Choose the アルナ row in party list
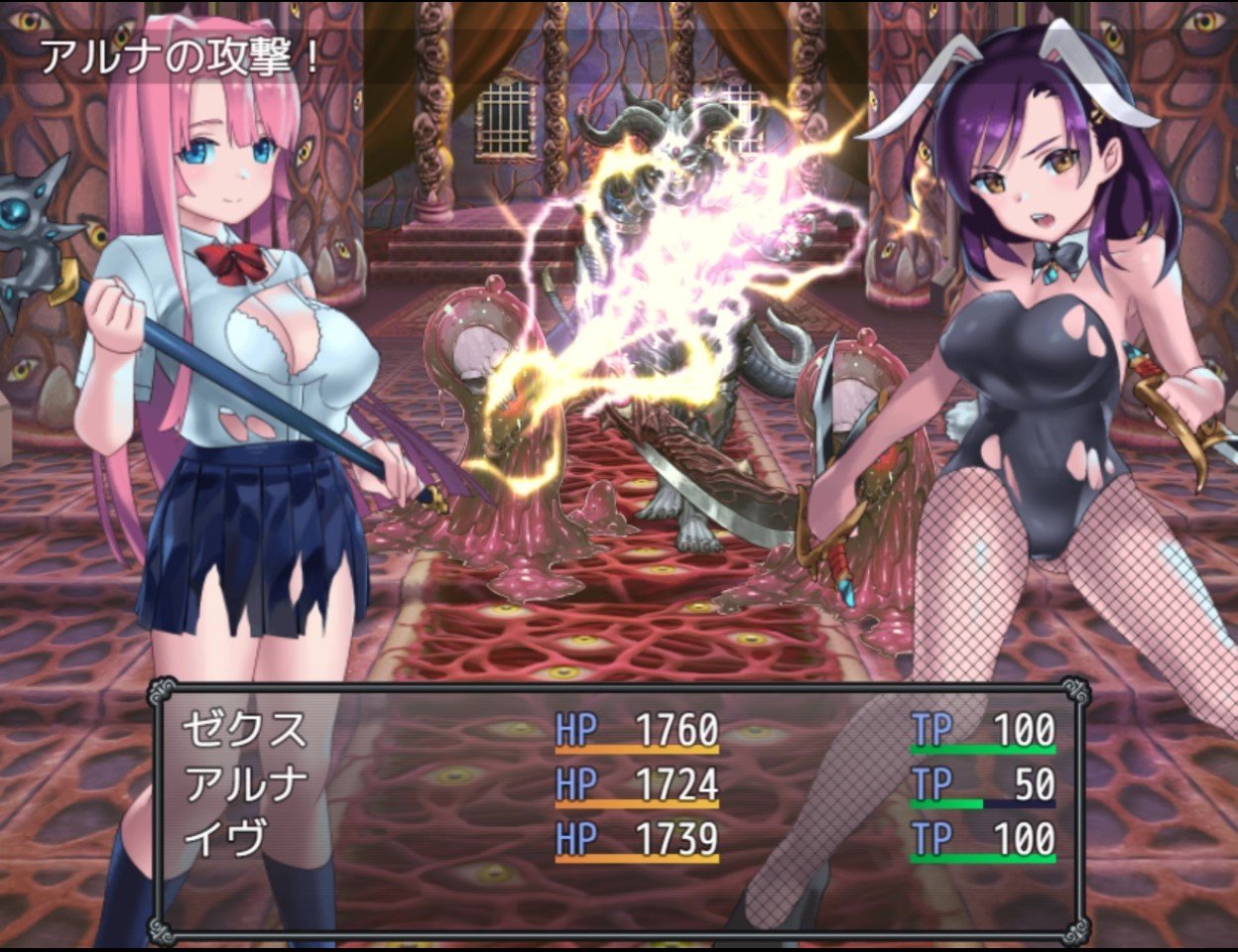The height and width of the screenshot is (952, 1238). [x=247, y=784]
